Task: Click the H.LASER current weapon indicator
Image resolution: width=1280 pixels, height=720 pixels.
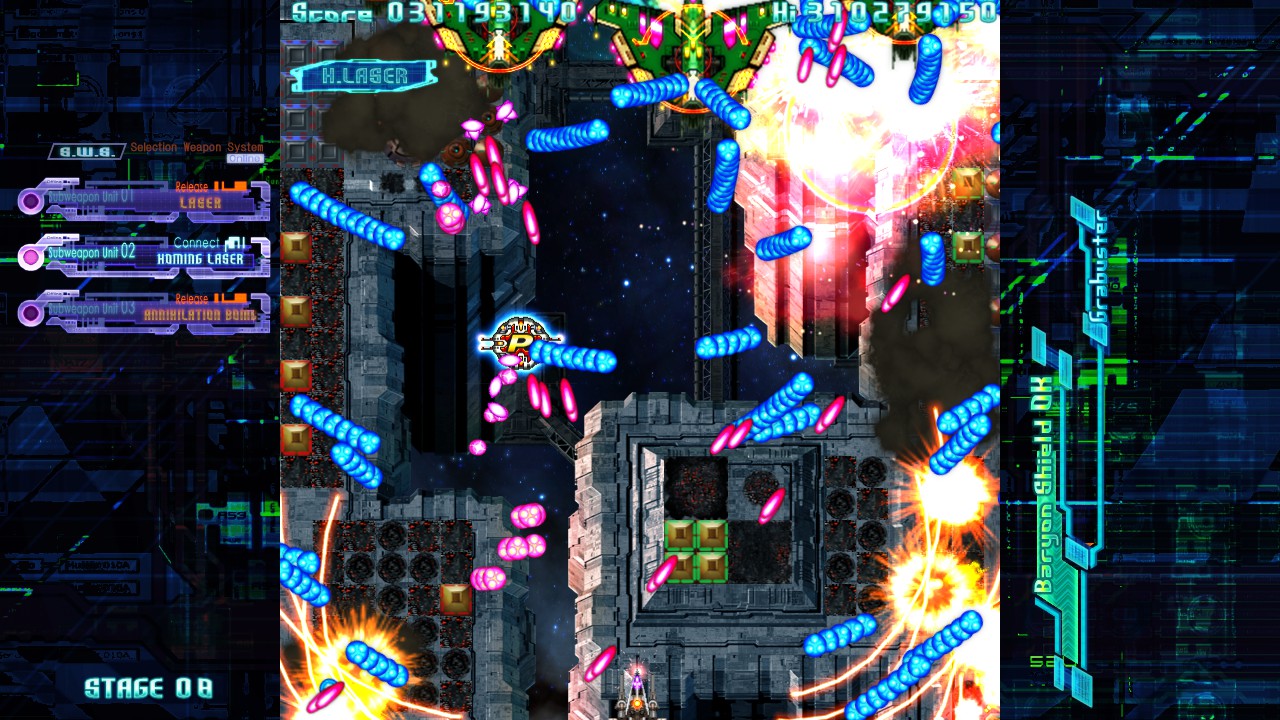Action: point(366,76)
